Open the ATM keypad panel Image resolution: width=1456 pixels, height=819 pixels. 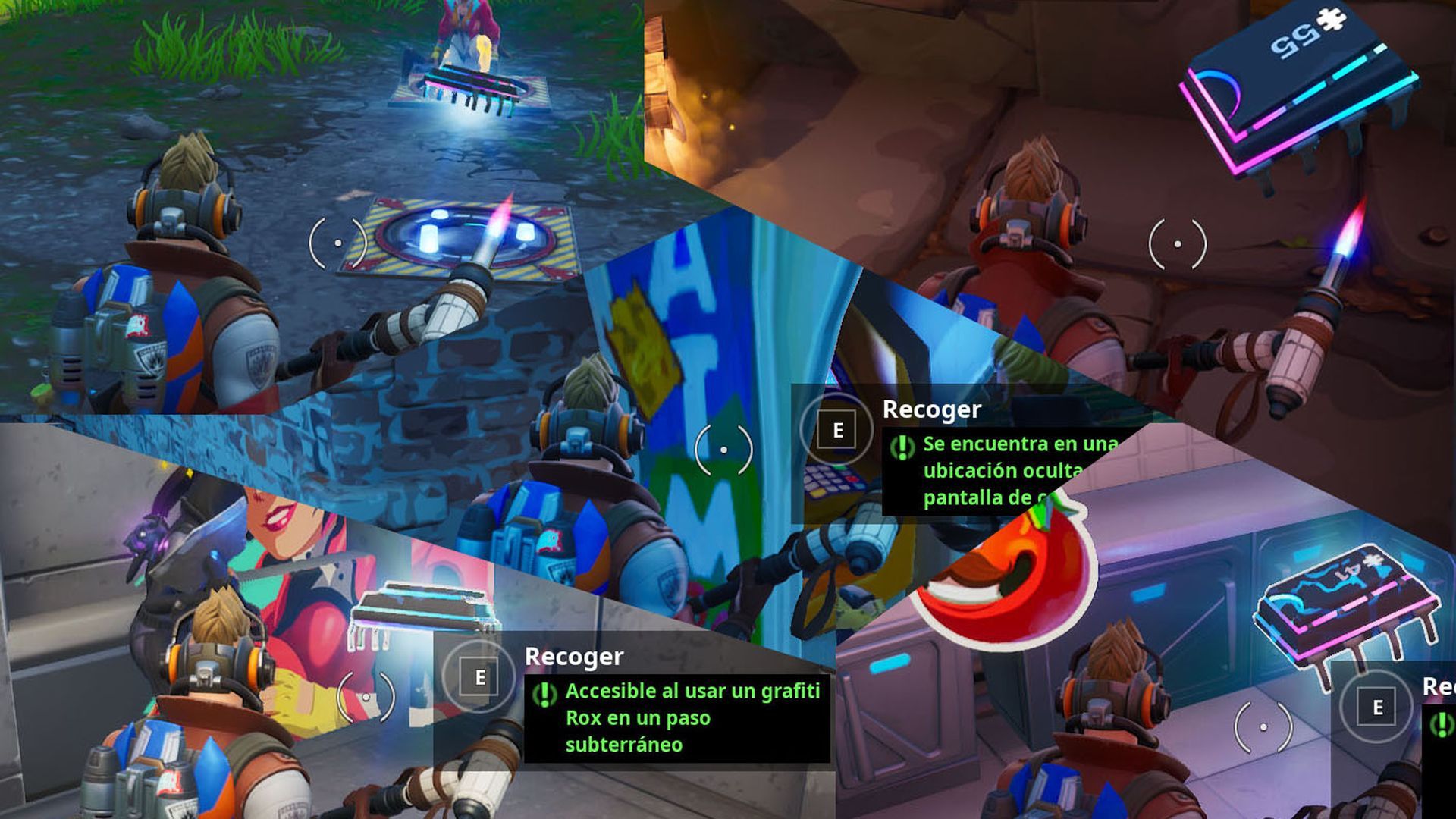tap(834, 478)
